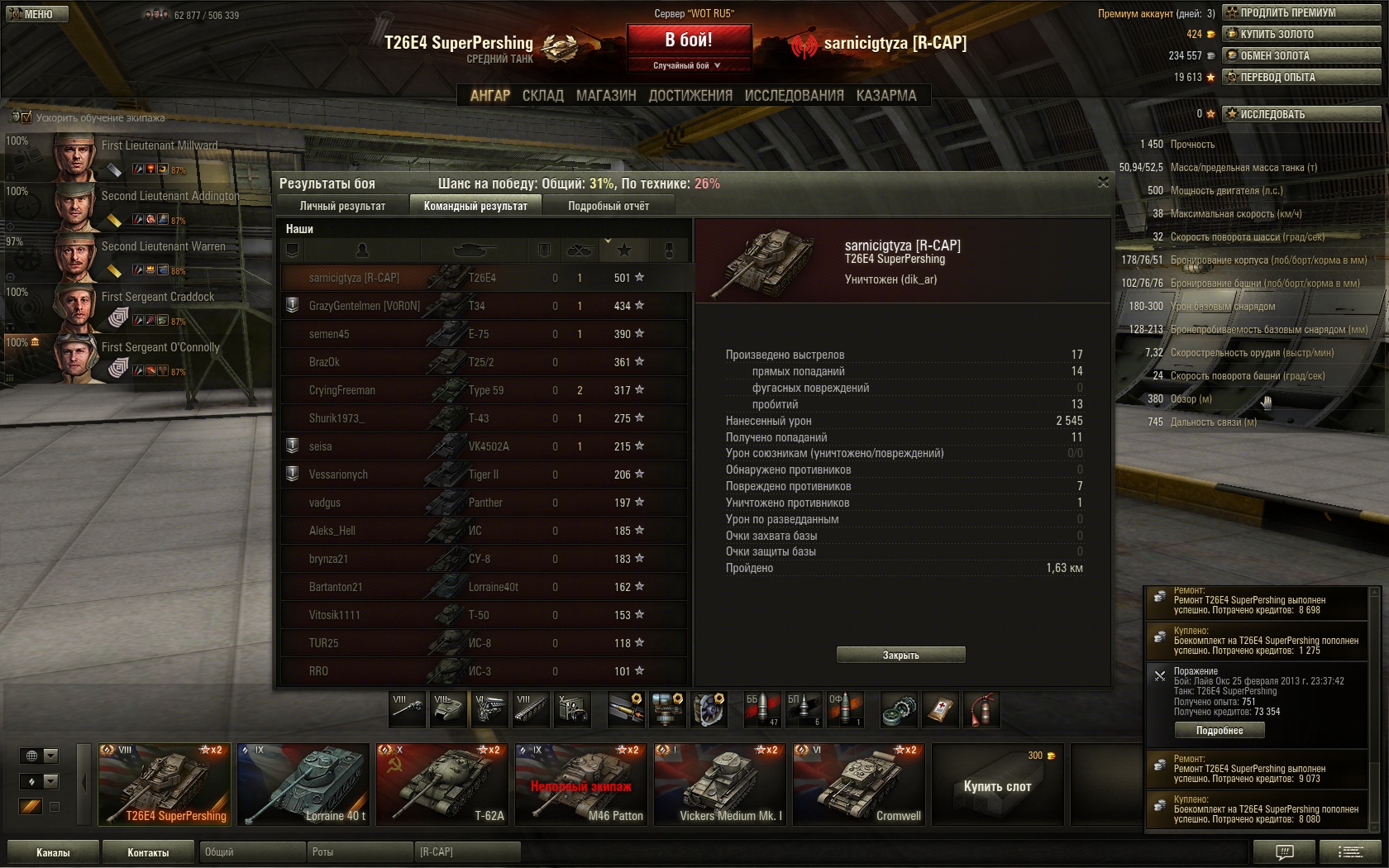This screenshot has height=868, width=1389.
Task: Click ПРОДЛИТЬ ПРЕМИУМ button
Action: [x=1302, y=12]
